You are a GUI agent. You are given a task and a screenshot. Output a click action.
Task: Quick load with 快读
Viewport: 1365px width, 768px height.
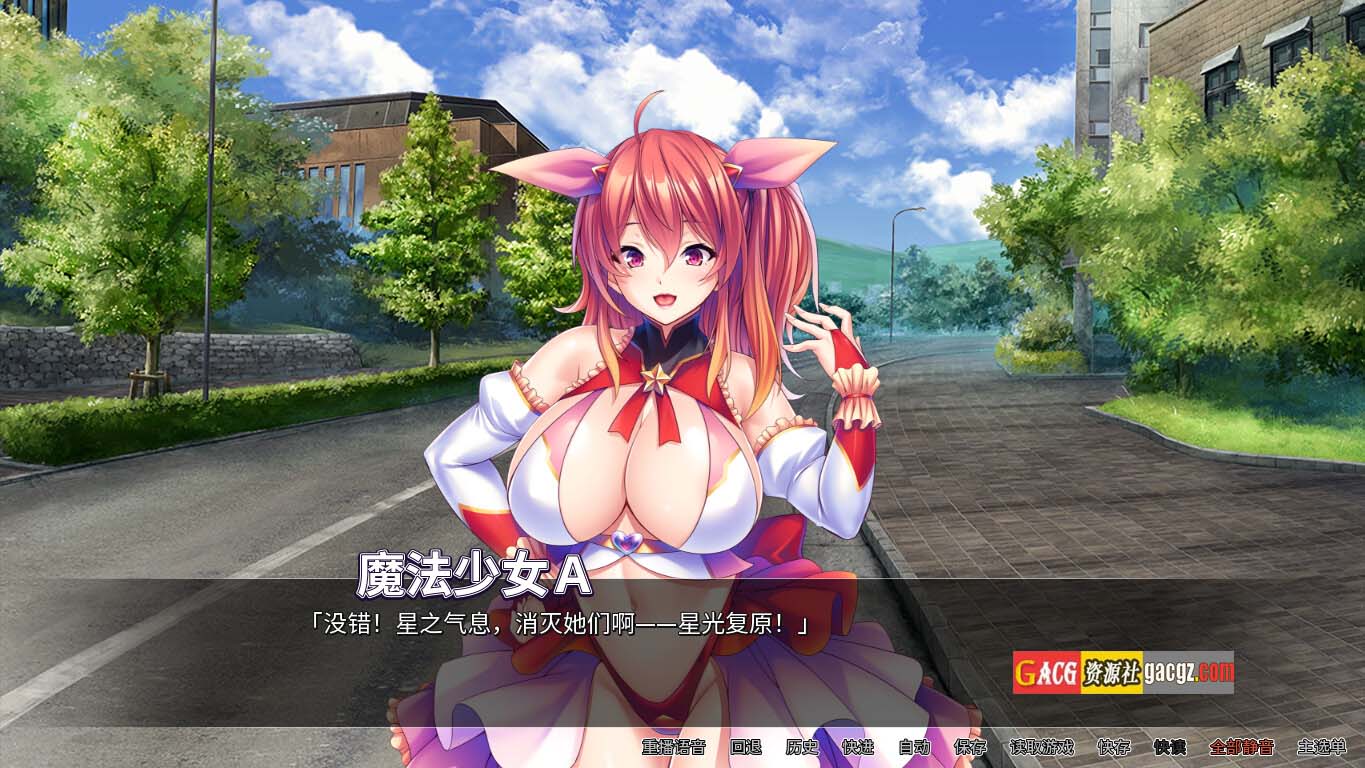(x=1169, y=747)
